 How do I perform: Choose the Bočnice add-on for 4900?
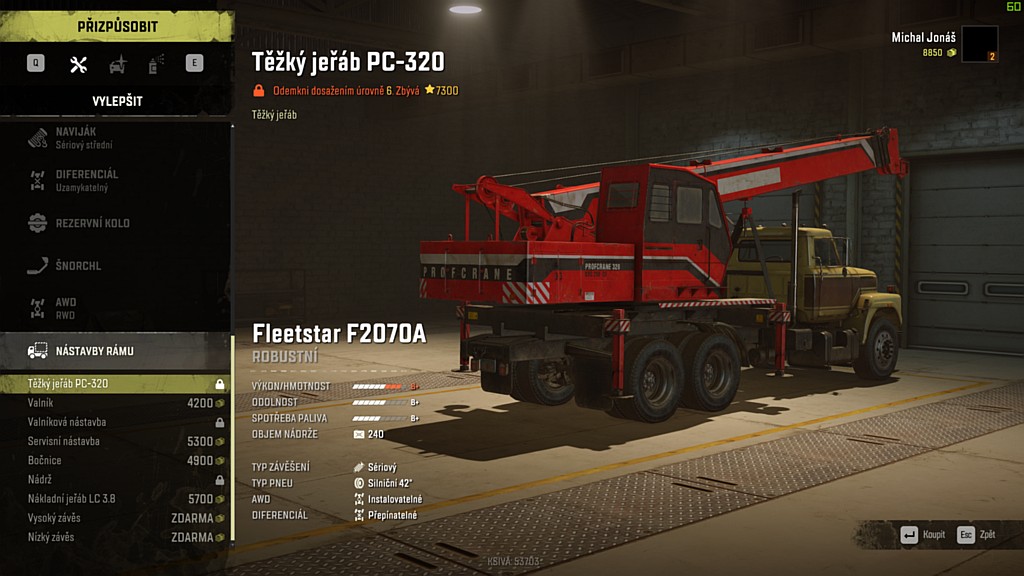pos(115,460)
